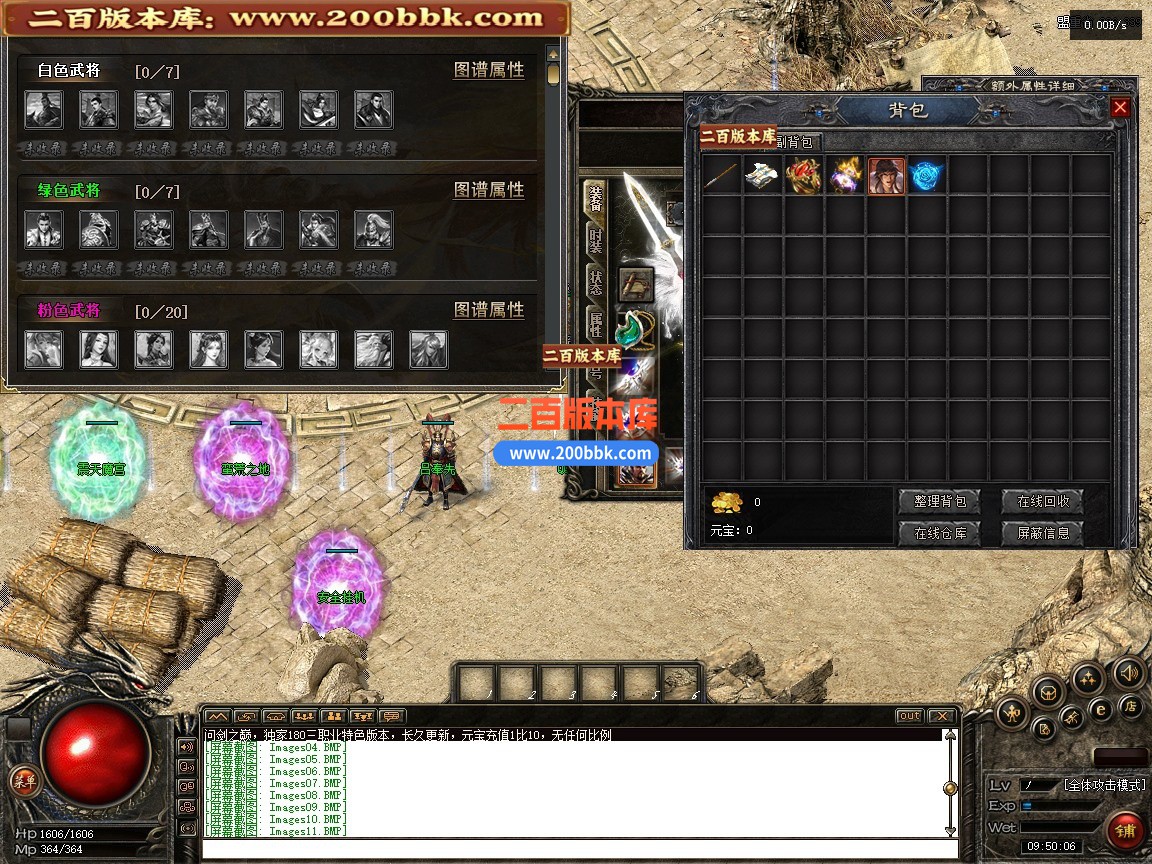Open 在线回收 online recycling

pos(1043,501)
